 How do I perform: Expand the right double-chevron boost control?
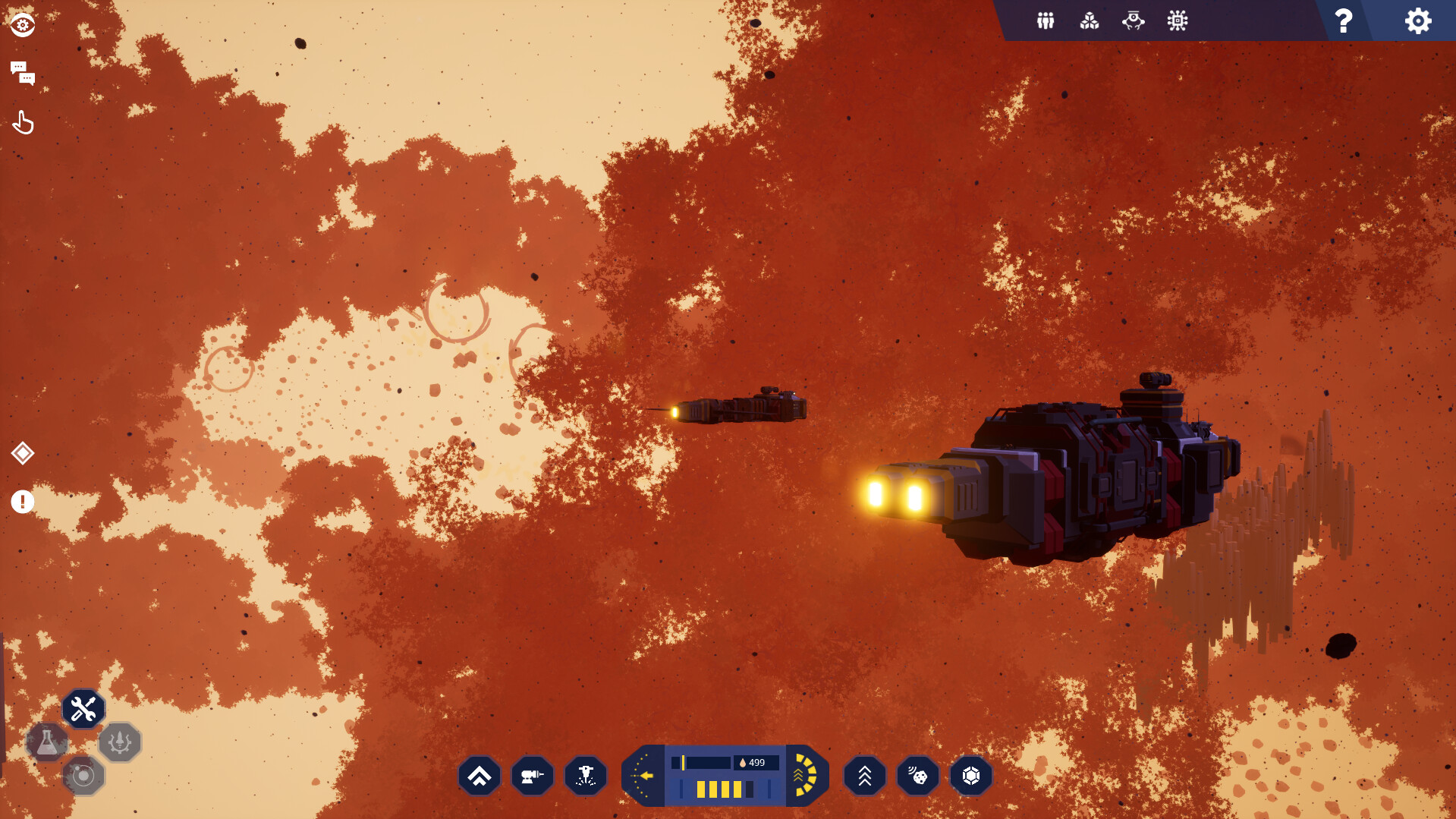point(864,776)
